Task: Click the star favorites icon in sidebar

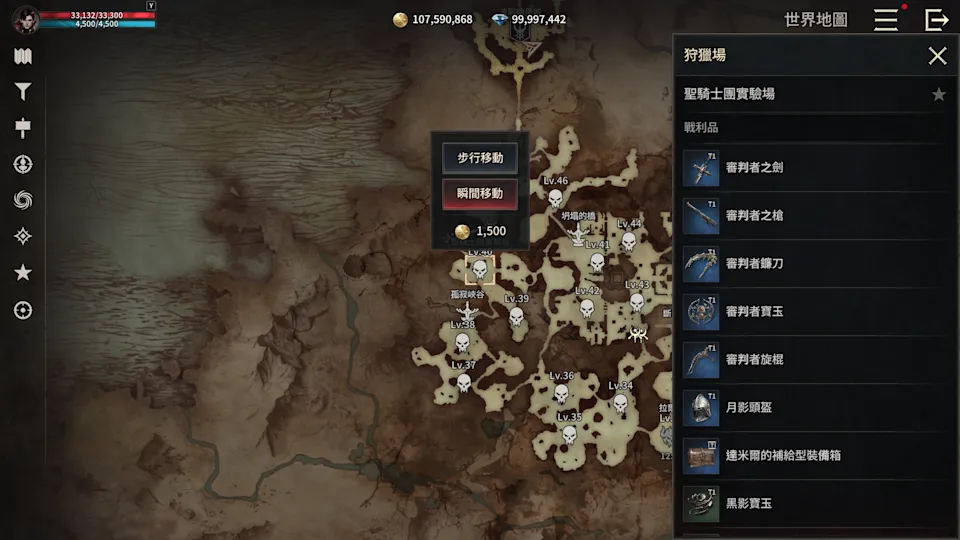Action: click(x=23, y=273)
